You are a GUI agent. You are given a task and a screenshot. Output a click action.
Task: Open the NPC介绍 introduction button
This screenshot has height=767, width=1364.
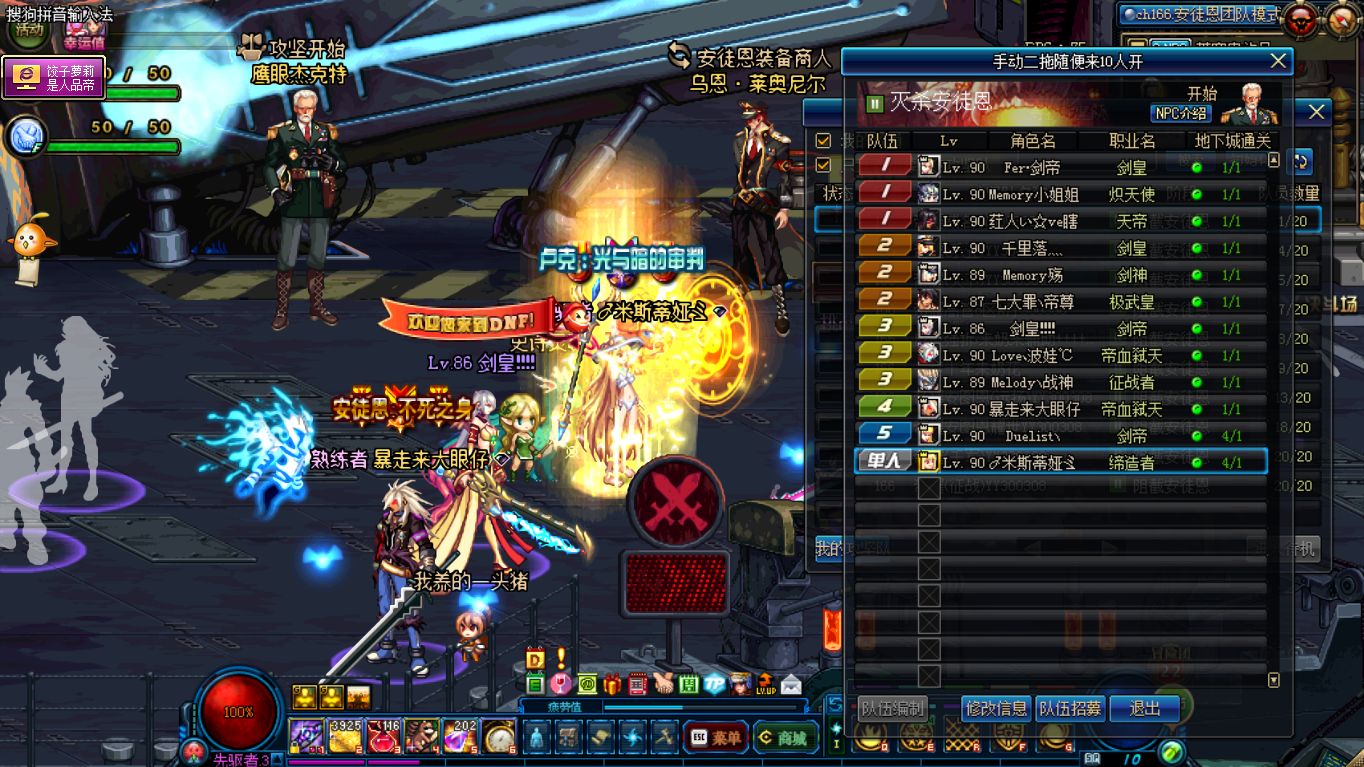1181,113
